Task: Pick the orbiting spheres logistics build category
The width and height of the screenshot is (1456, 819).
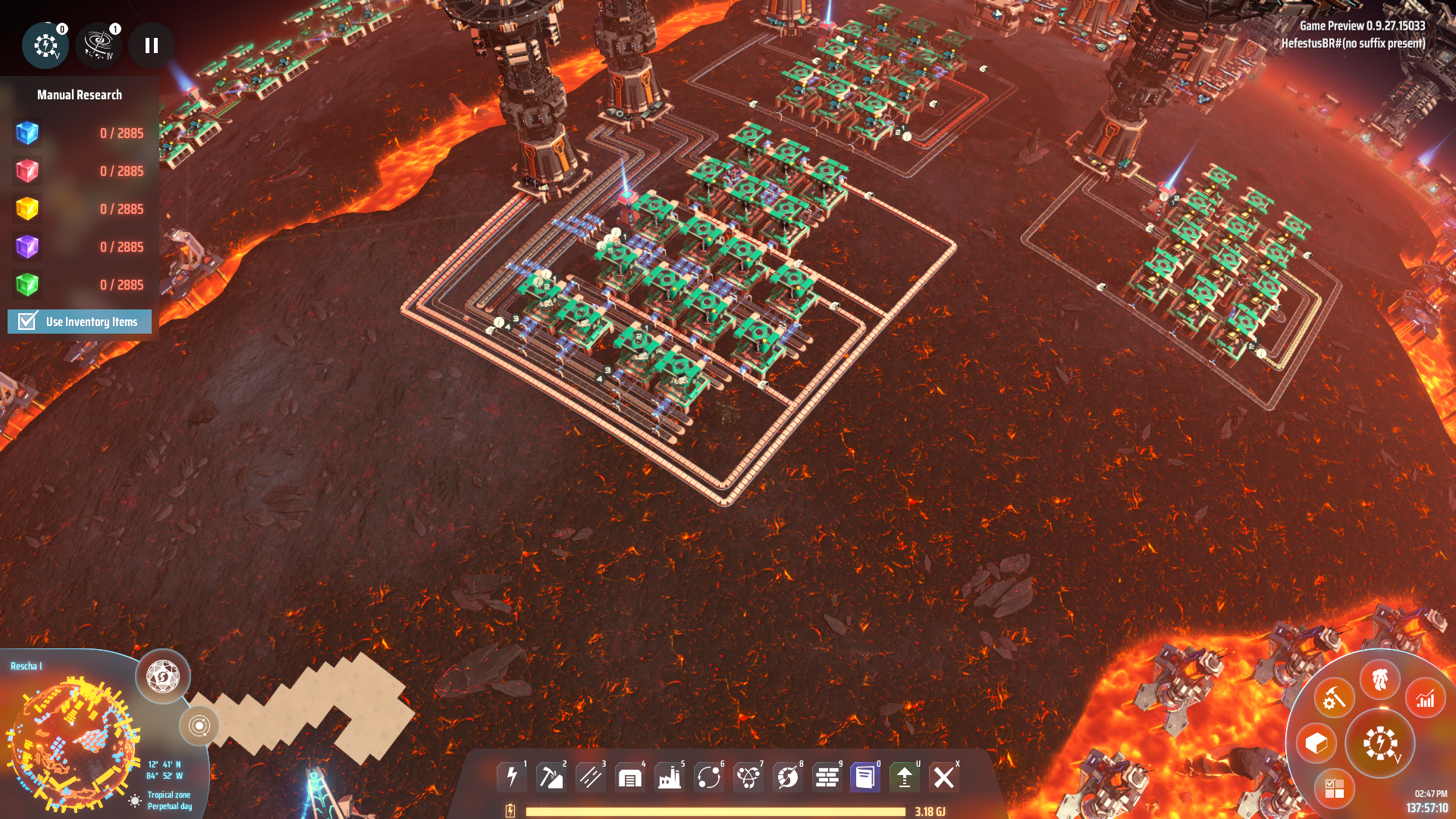Action: [x=709, y=777]
